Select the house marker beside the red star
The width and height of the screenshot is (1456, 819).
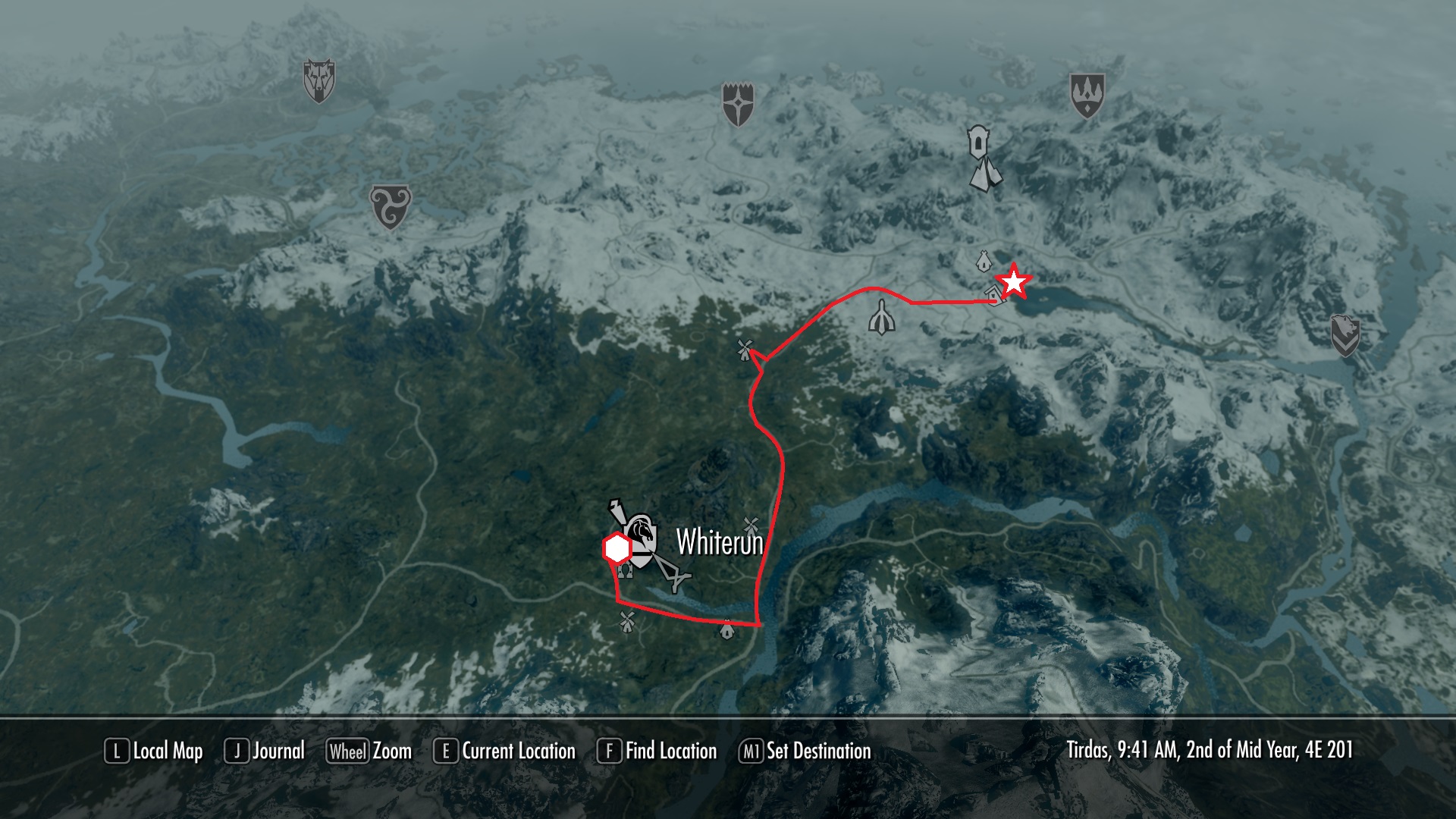[995, 295]
